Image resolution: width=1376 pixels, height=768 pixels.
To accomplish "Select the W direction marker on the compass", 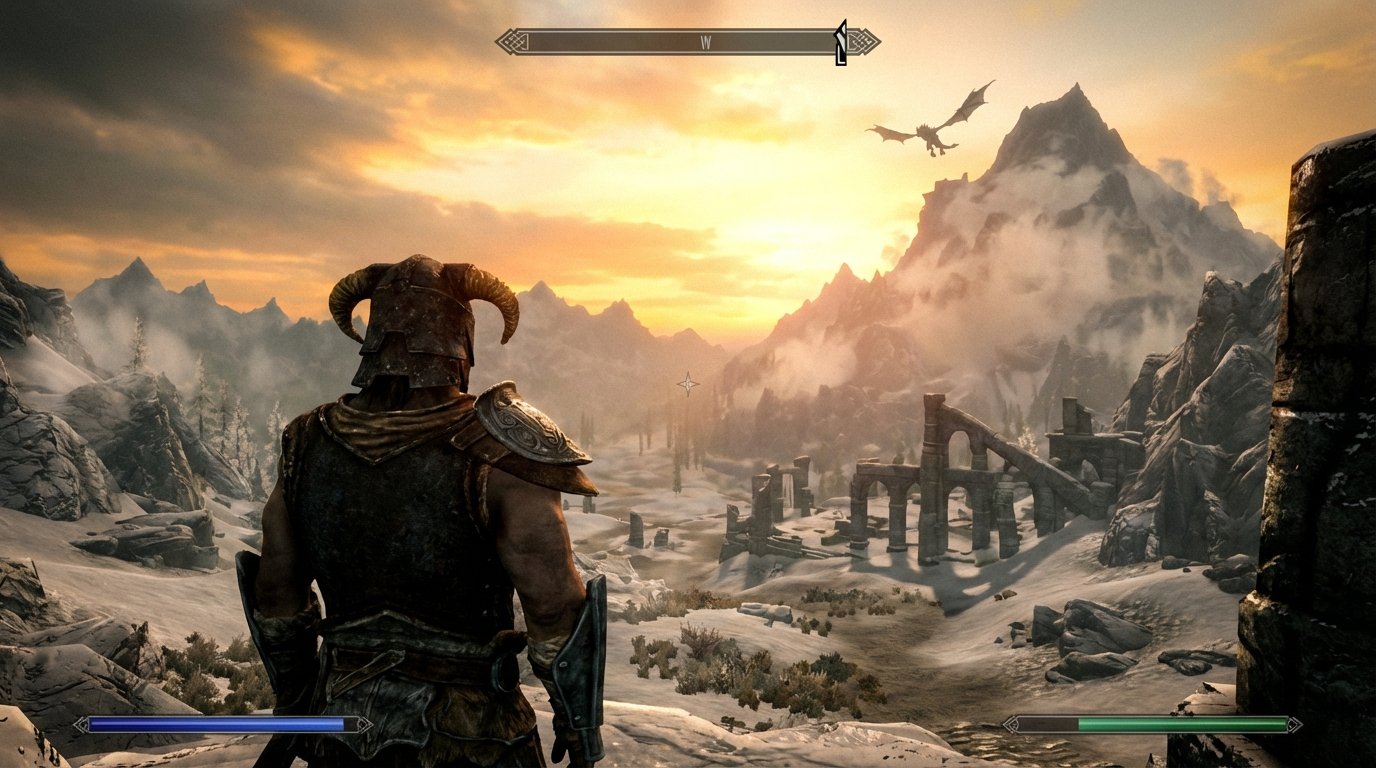I will [707, 40].
